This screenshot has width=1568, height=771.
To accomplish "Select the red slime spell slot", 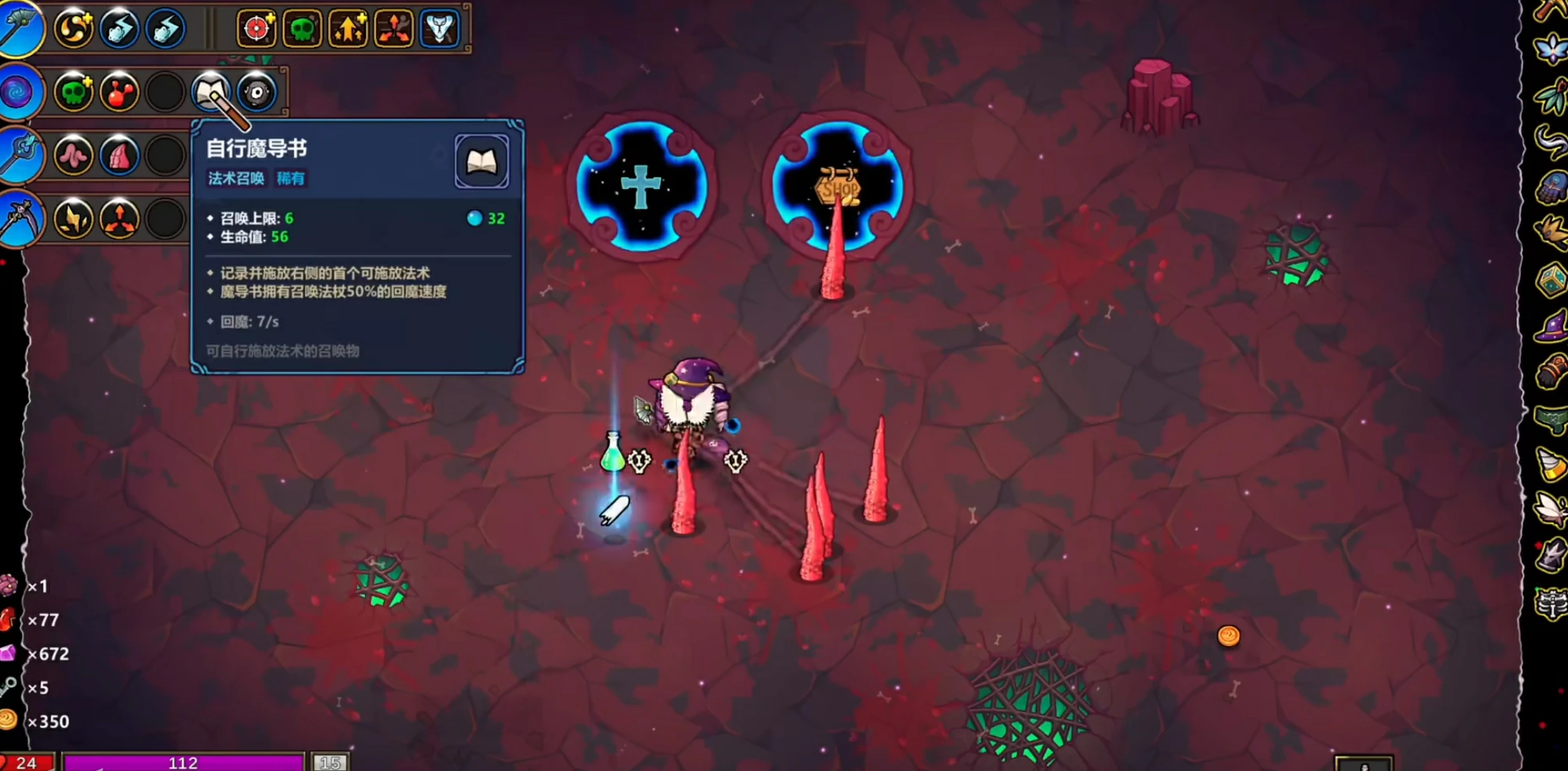I will (119, 93).
